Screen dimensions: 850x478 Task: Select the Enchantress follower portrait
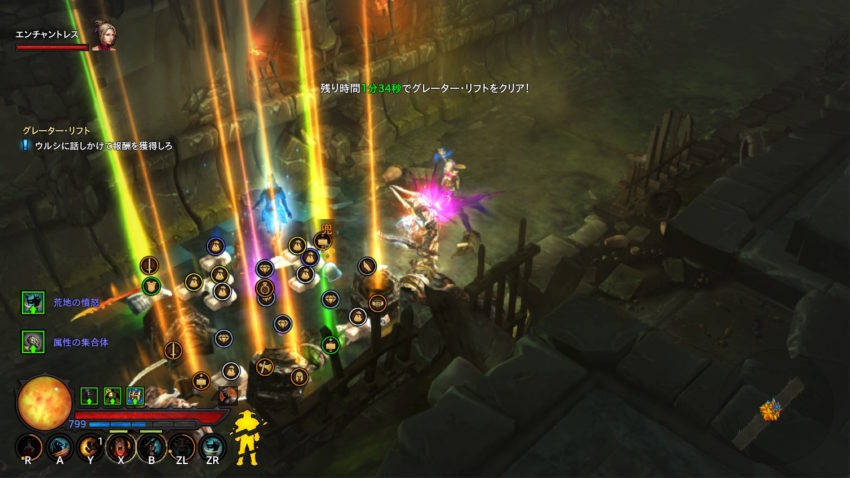[x=104, y=35]
